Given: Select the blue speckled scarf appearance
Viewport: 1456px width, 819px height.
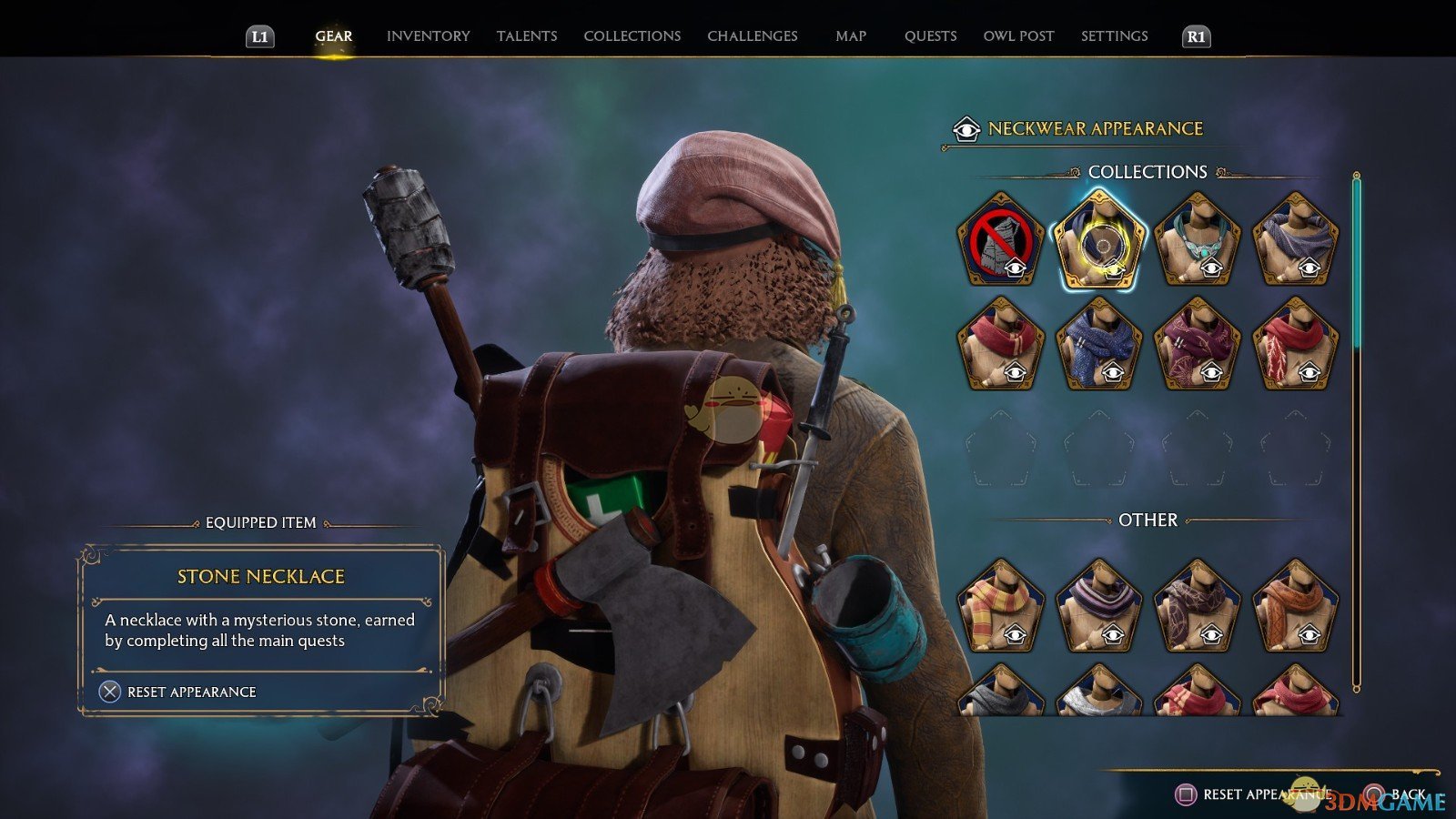Looking at the screenshot, I should pos(1098,345).
